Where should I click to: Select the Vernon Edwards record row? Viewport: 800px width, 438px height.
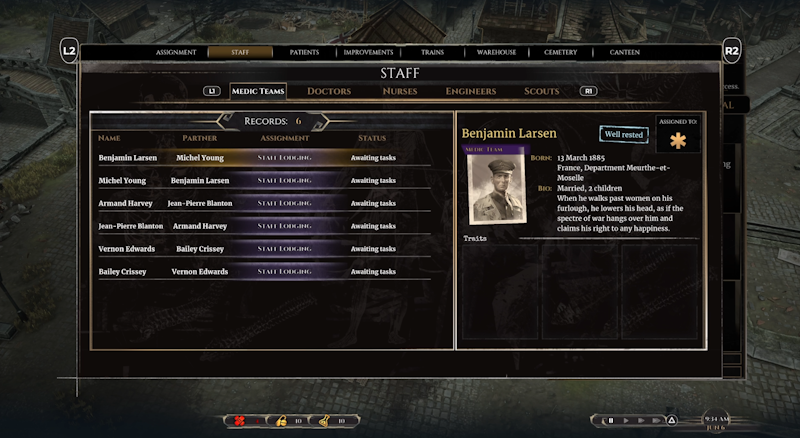pyautogui.click(x=264, y=249)
